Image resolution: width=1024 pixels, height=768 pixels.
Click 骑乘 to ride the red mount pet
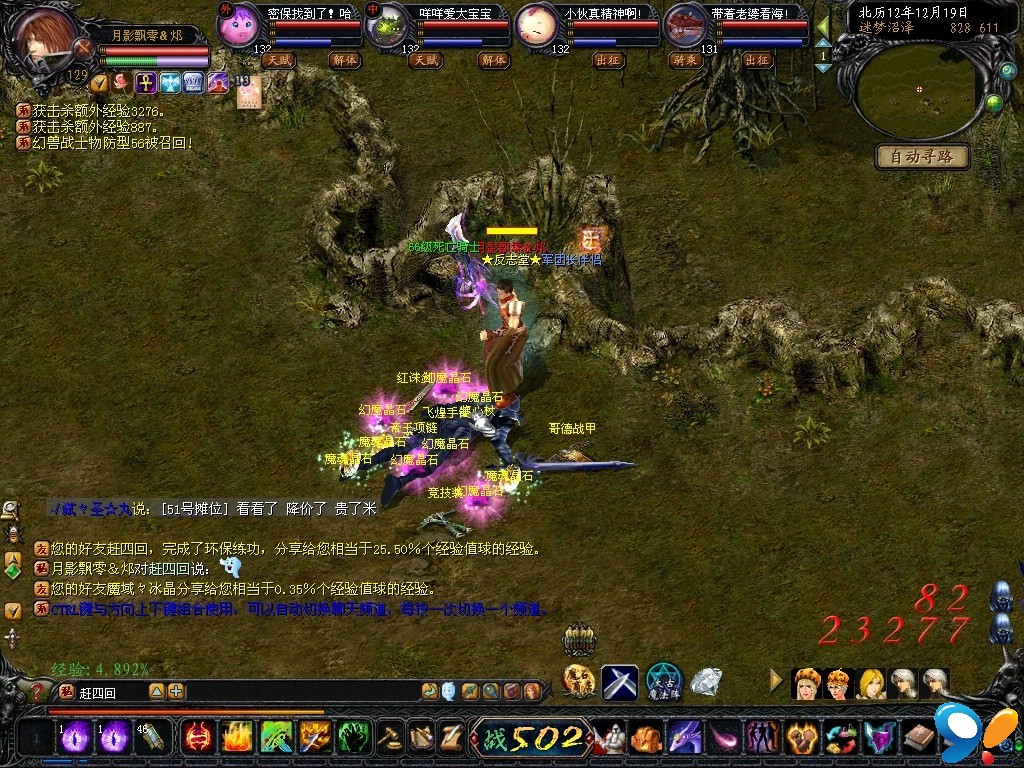click(684, 60)
